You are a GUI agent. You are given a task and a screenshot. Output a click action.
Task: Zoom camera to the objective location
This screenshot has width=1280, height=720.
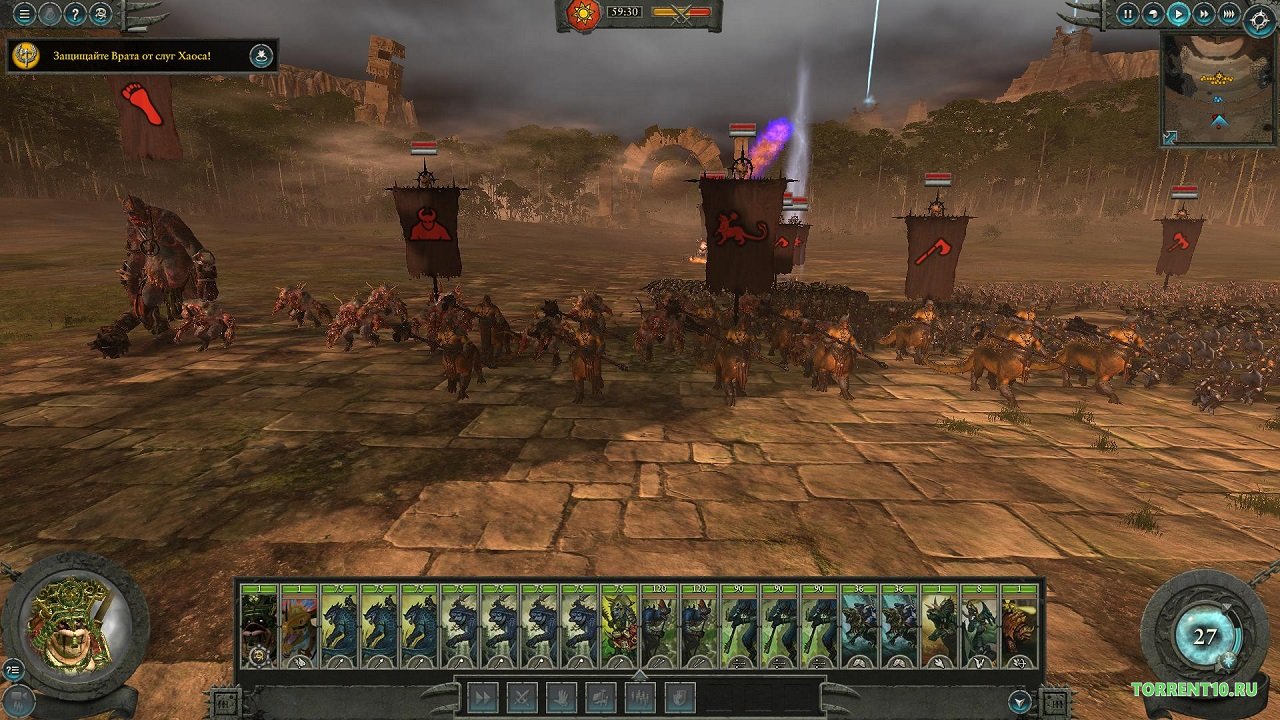pos(261,56)
